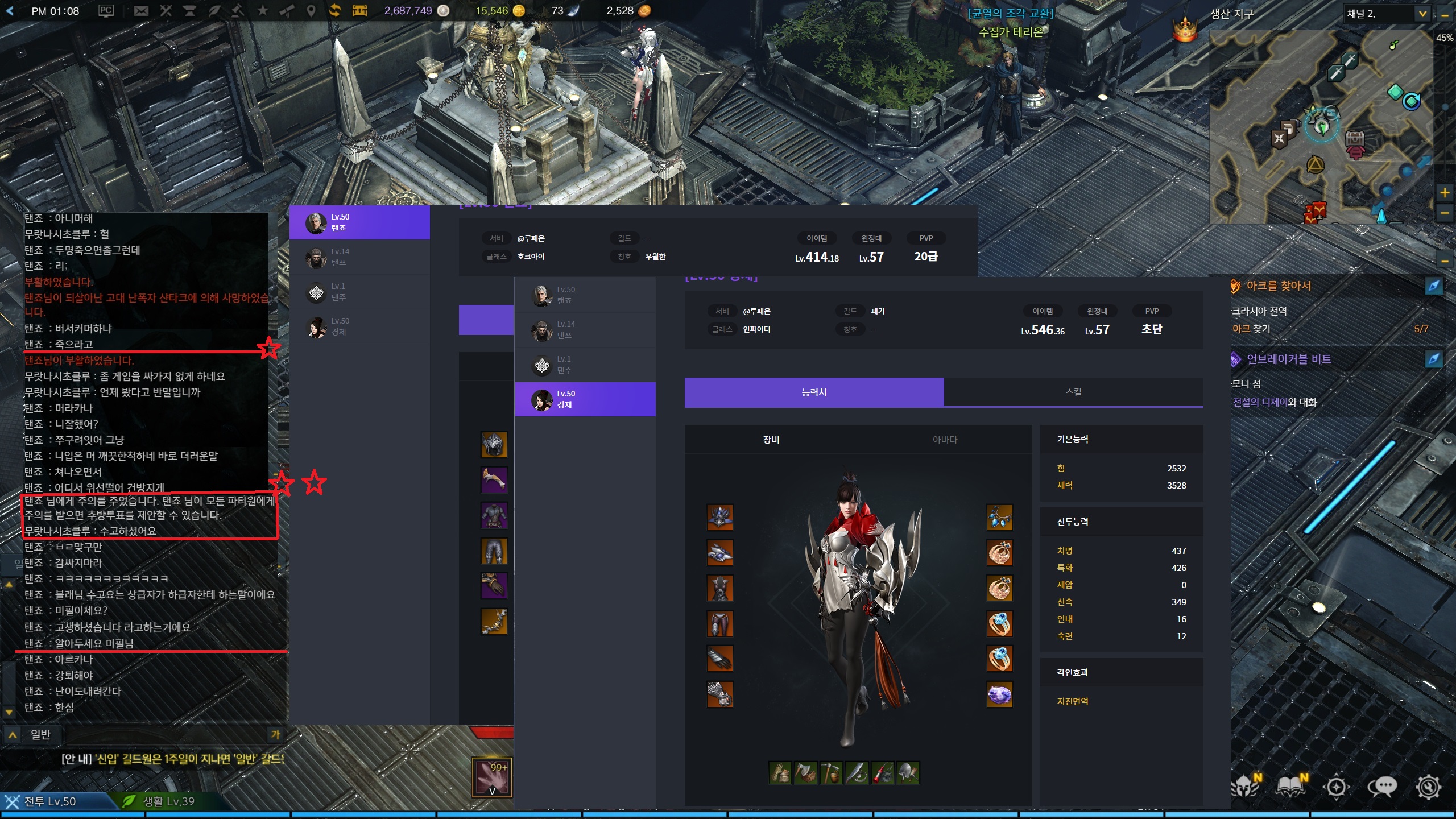Viewport: 1456px width, 819px height.
Task: Activate the hand skill icon marked 99+
Action: (x=492, y=777)
